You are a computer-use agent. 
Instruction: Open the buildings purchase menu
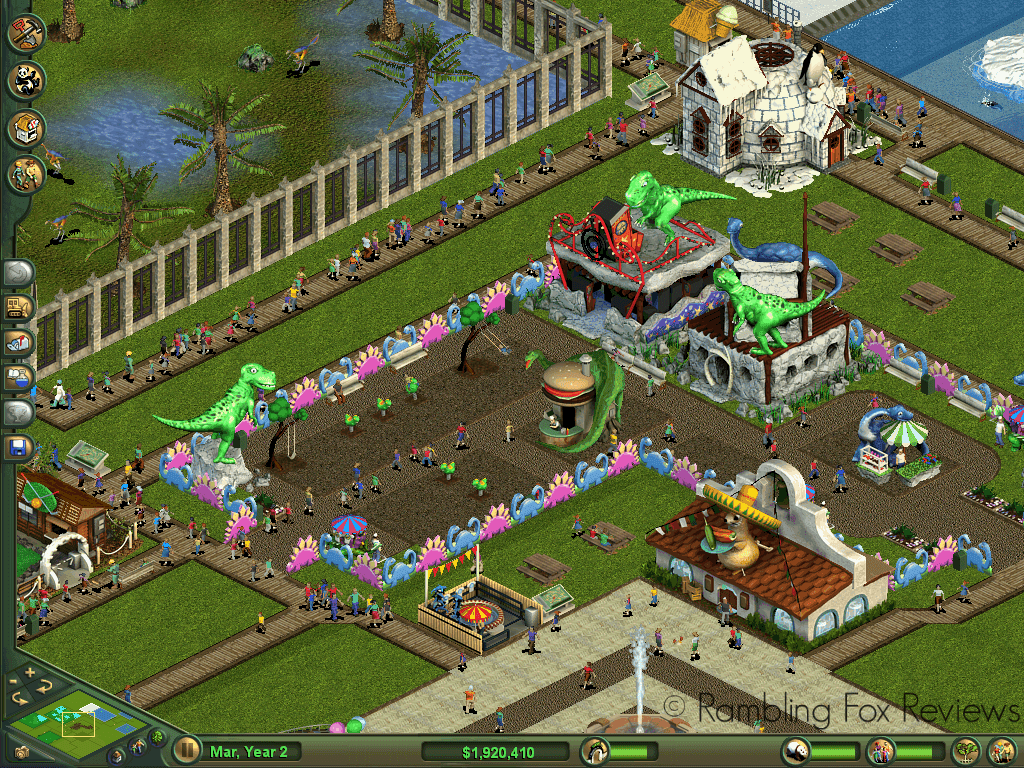tap(26, 128)
